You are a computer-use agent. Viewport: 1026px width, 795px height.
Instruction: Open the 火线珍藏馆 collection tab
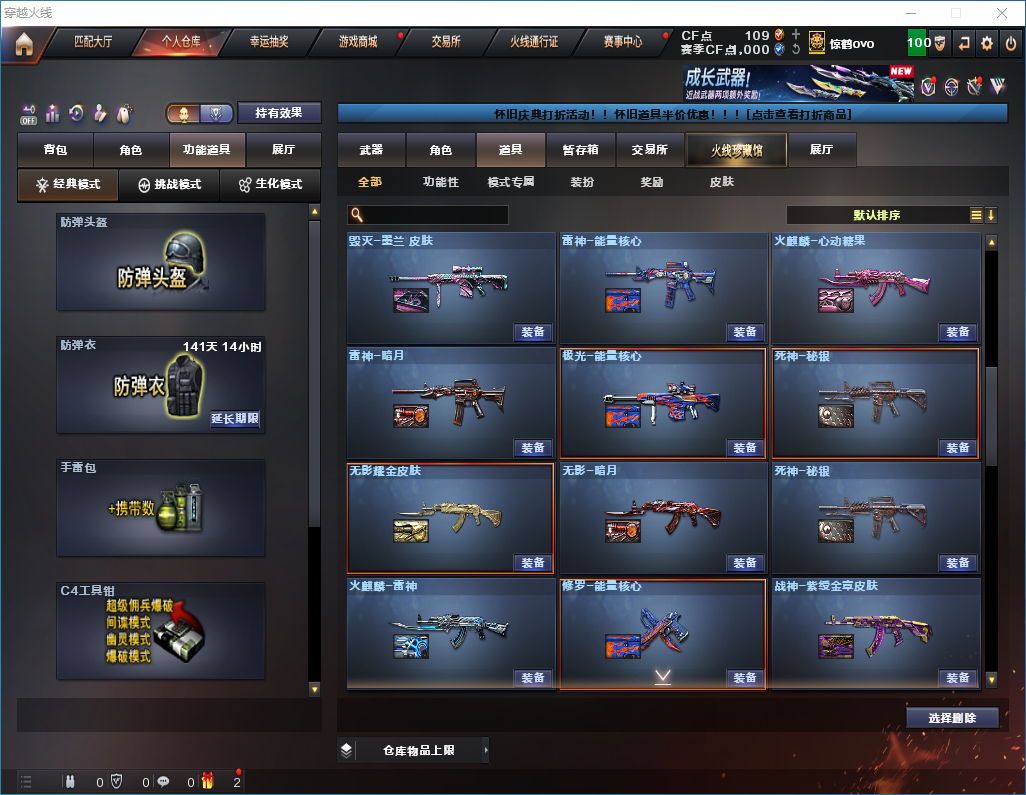tap(736, 150)
